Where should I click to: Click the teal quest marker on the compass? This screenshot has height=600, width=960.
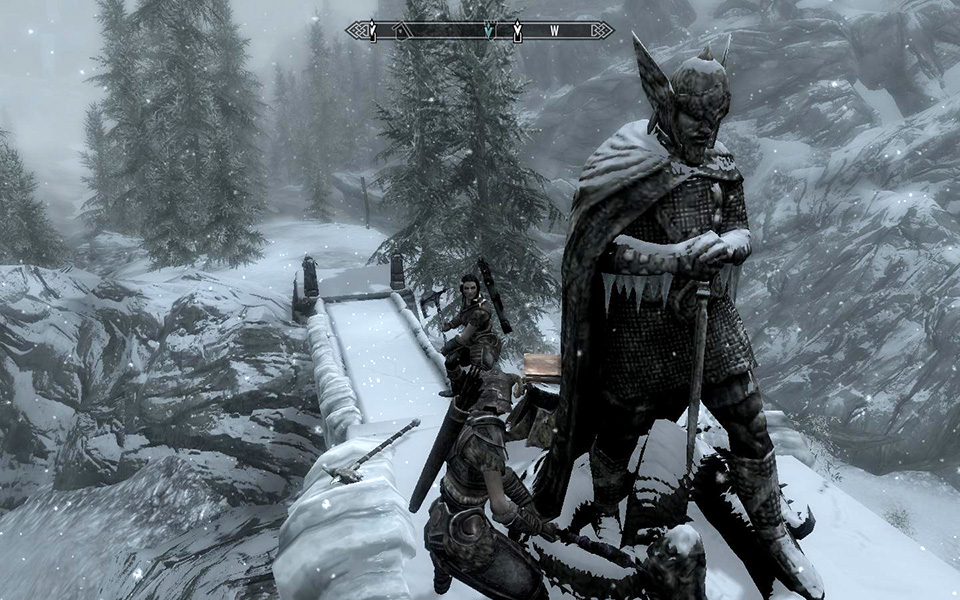pyautogui.click(x=487, y=31)
